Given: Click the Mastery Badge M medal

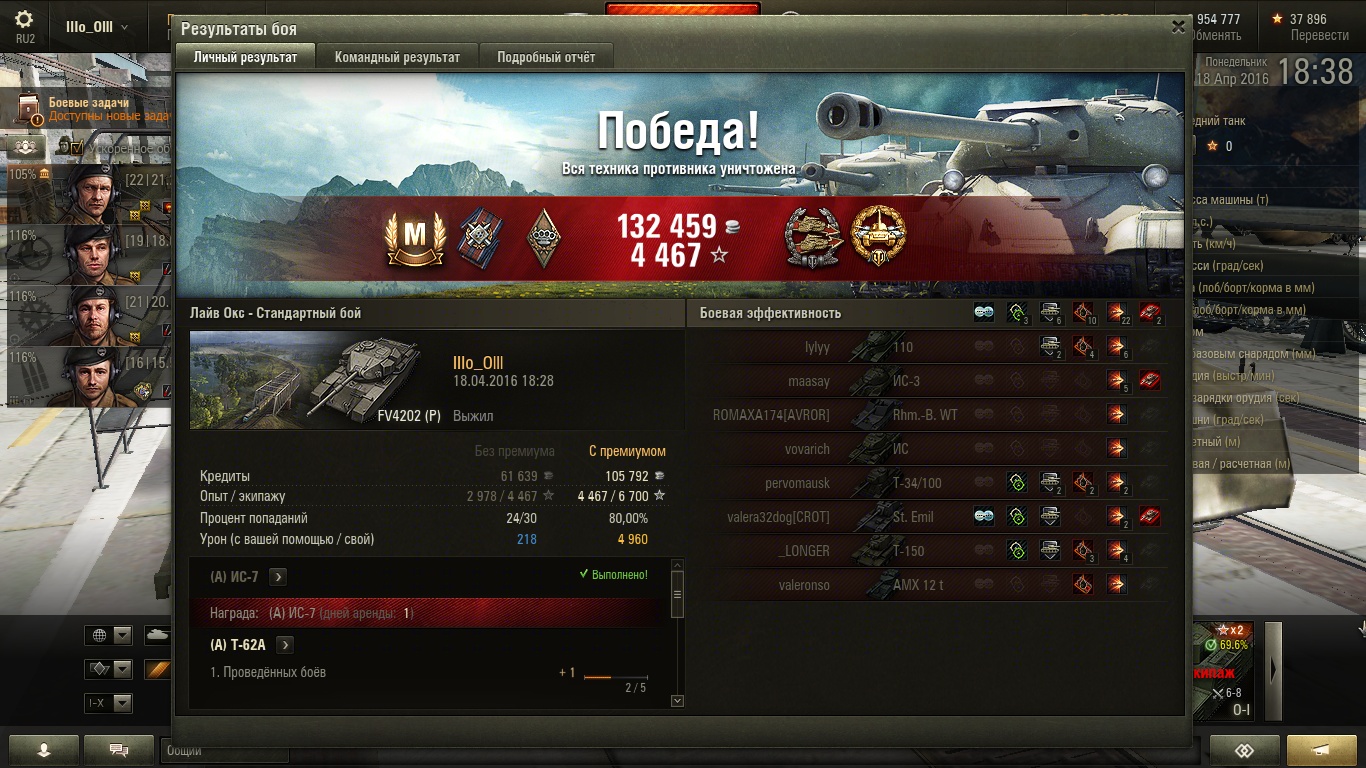Looking at the screenshot, I should (x=413, y=236).
